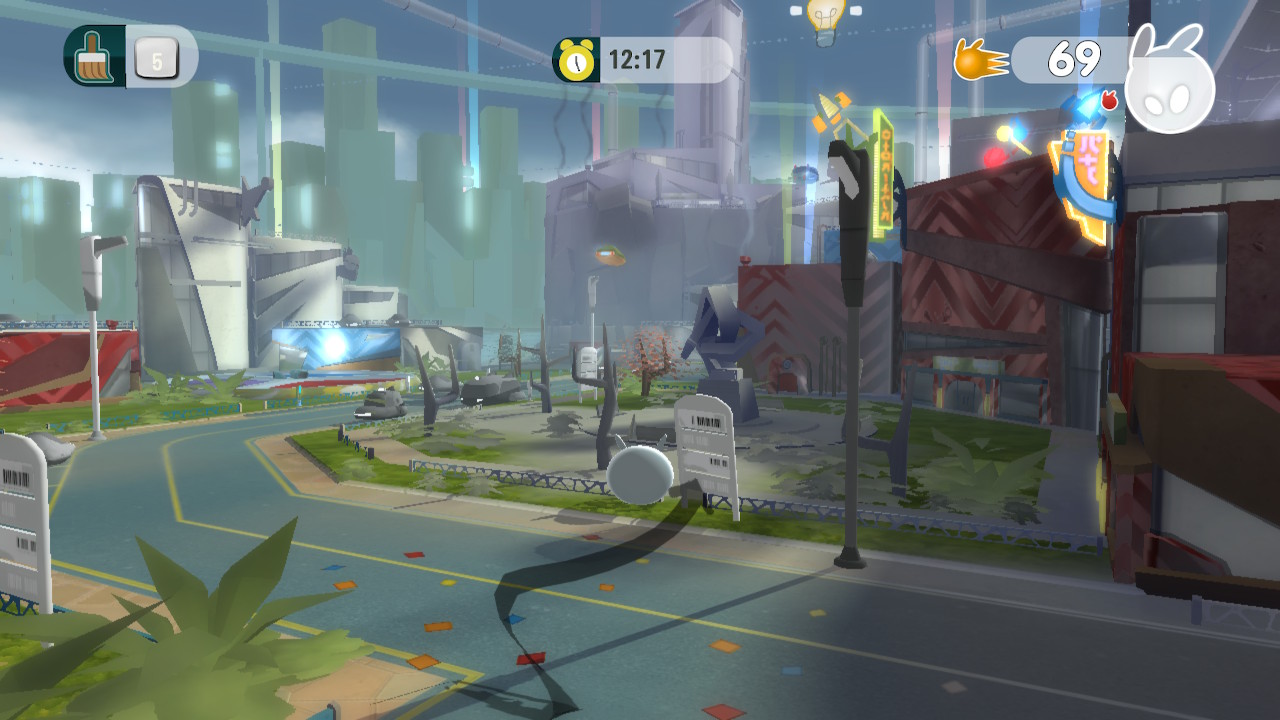Image resolution: width=1280 pixels, height=720 pixels.
Task: Select the white blob character portrait
Action: (x=1169, y=87)
